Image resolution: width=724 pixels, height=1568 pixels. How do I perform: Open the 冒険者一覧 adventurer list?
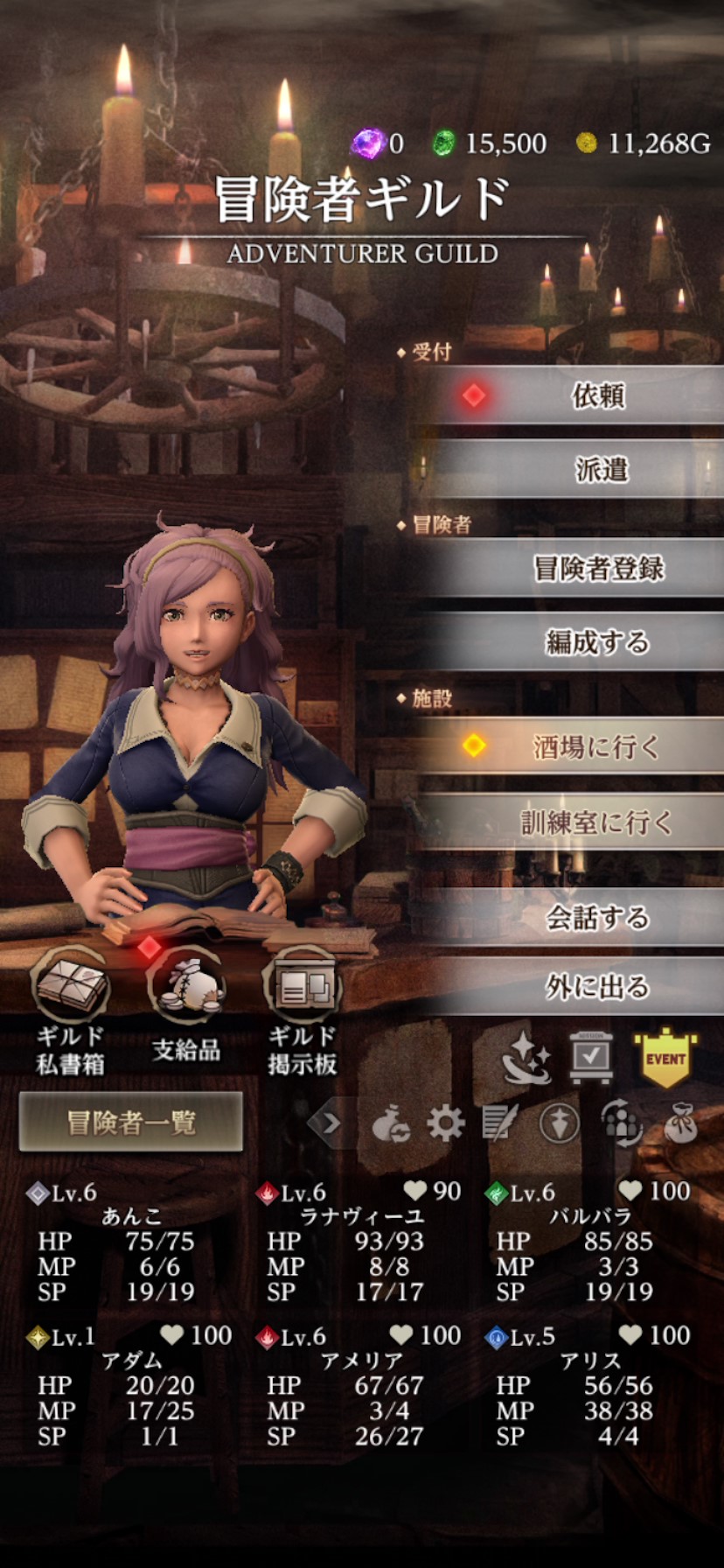point(131,1122)
